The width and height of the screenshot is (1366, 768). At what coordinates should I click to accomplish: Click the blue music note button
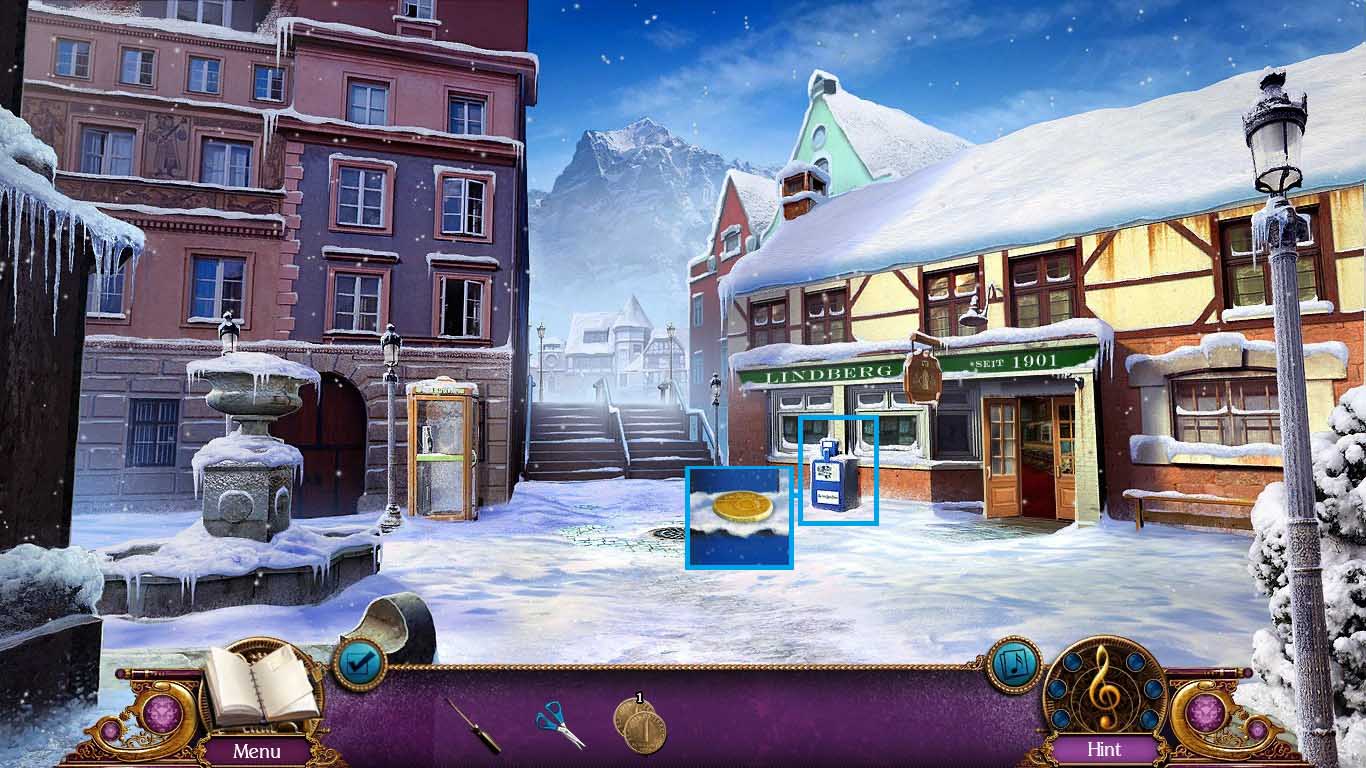1014,665
